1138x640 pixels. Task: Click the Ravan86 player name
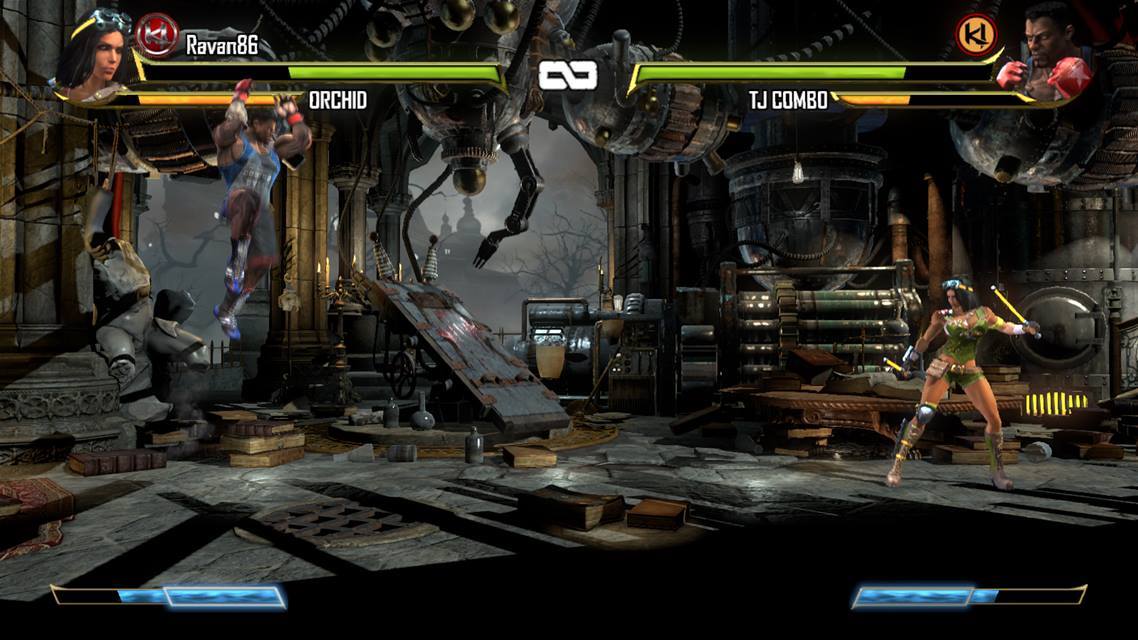(222, 44)
